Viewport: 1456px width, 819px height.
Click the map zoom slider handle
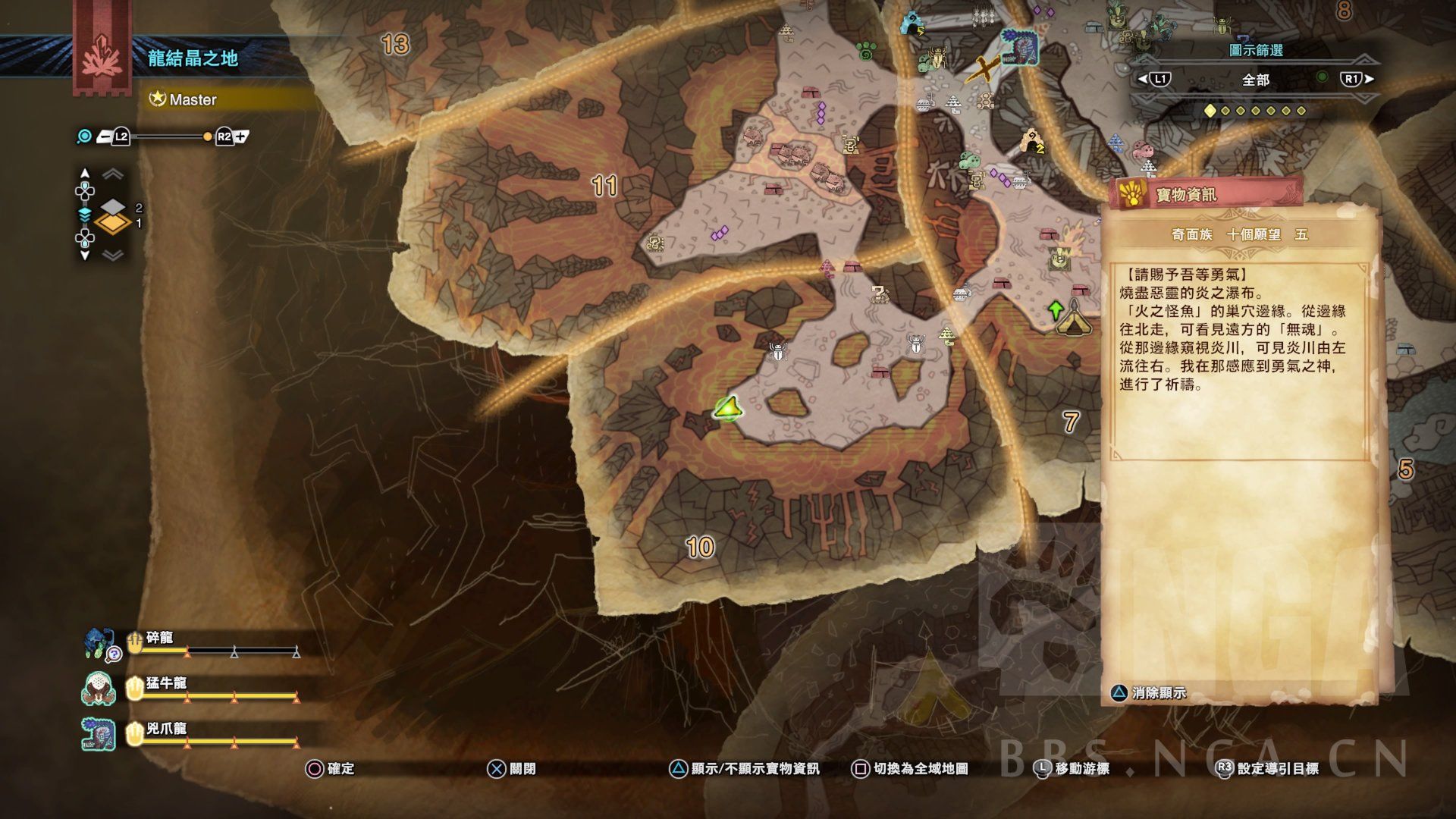point(207,136)
